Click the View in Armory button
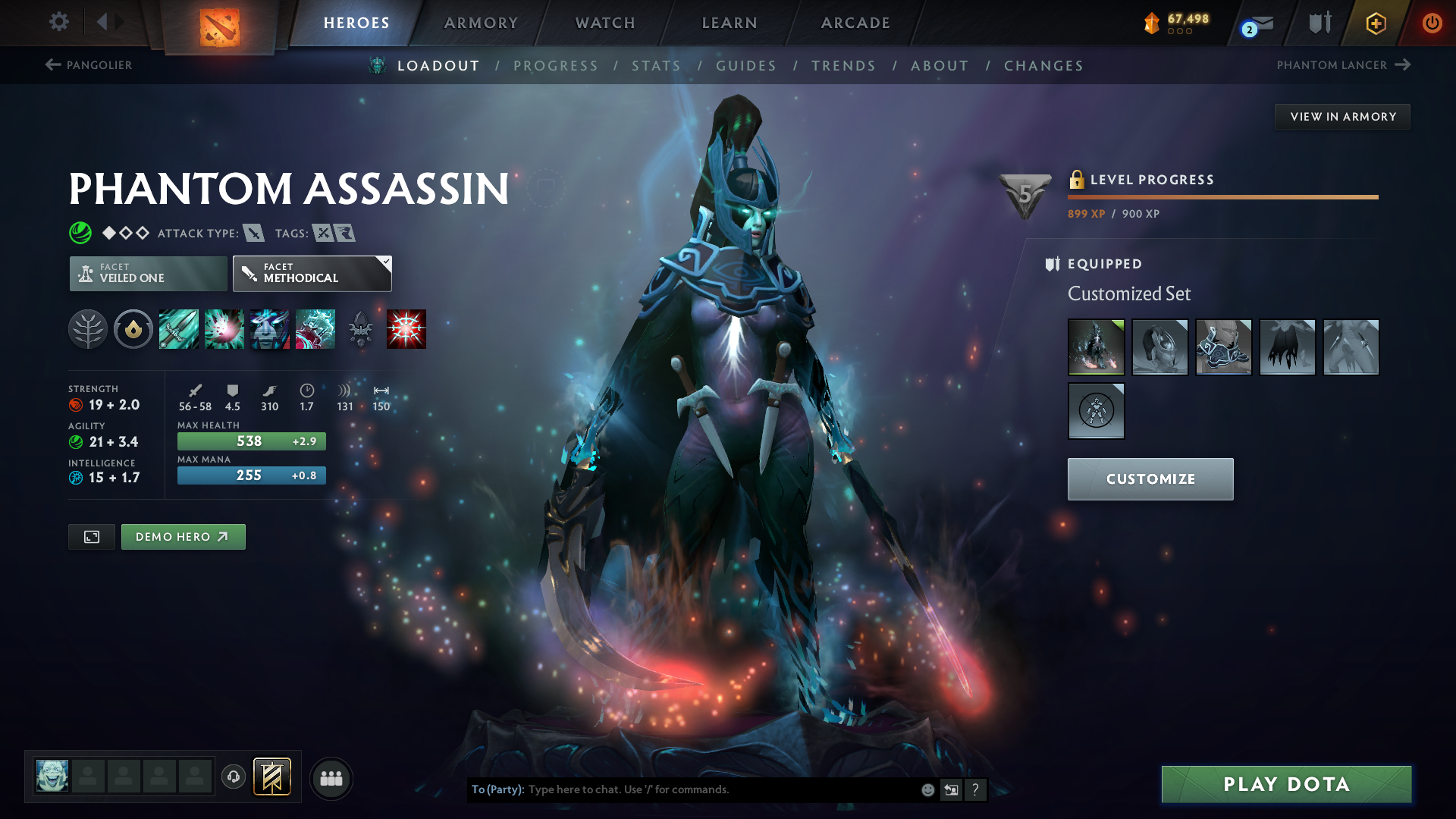This screenshot has width=1456, height=819. pos(1341,116)
